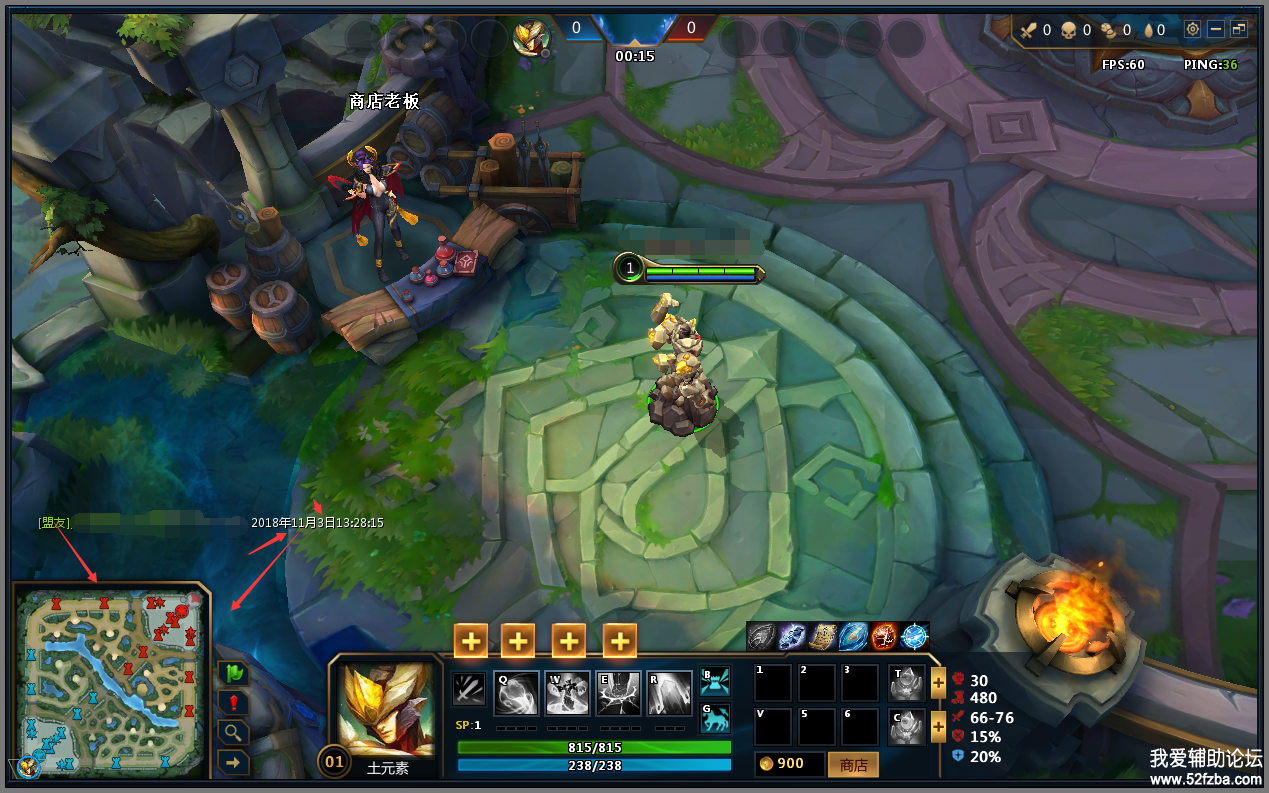Viewport: 1269px width, 793px height.
Task: Click the arrow button beside the minimap
Action: tap(233, 762)
